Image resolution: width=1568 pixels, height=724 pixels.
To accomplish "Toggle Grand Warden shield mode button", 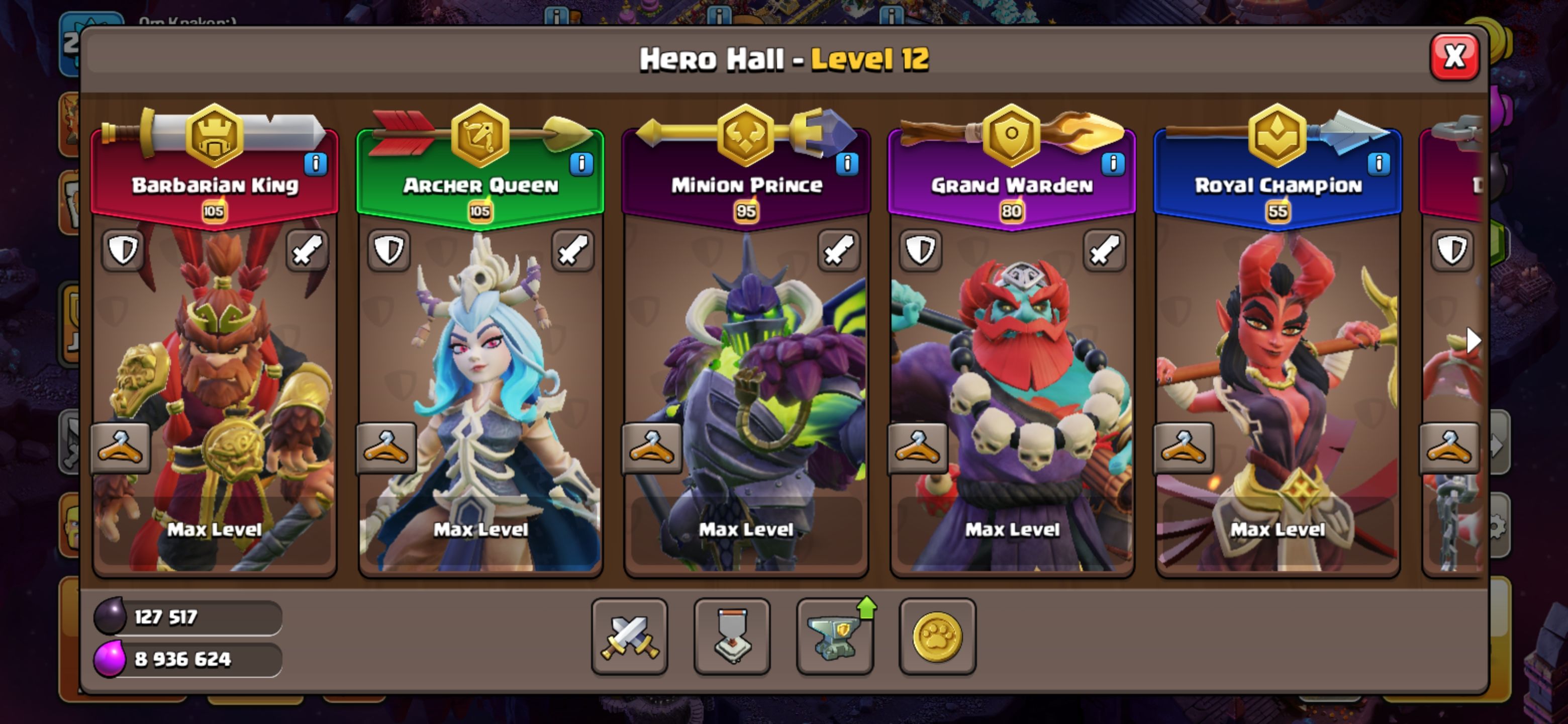I will pos(920,250).
